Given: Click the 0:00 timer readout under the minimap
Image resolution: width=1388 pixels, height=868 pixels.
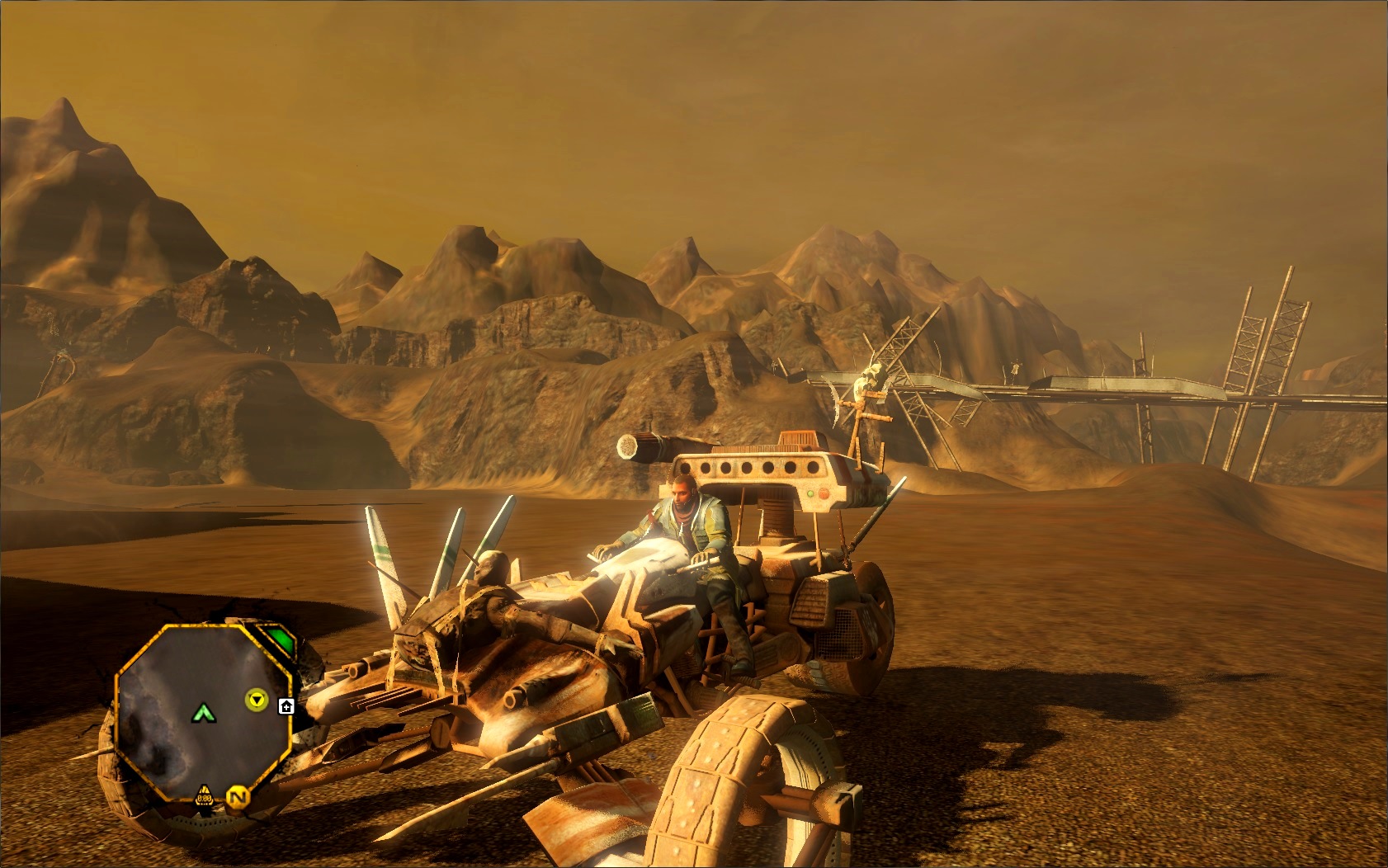Looking at the screenshot, I should tap(204, 799).
